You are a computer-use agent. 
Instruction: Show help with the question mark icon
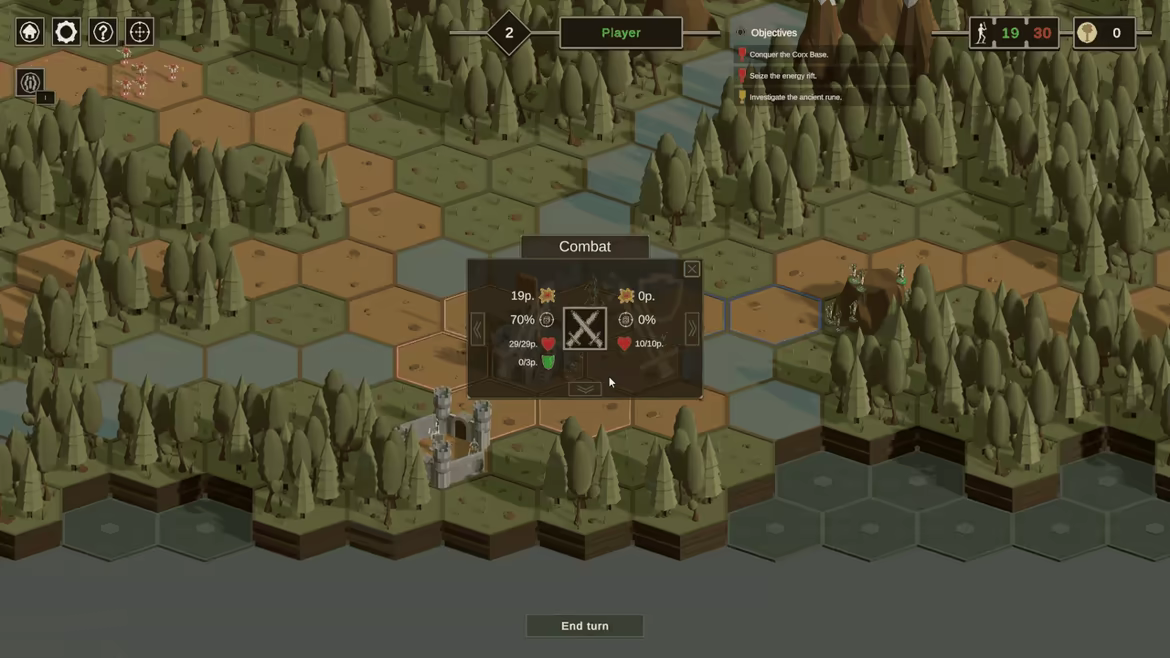coord(103,32)
